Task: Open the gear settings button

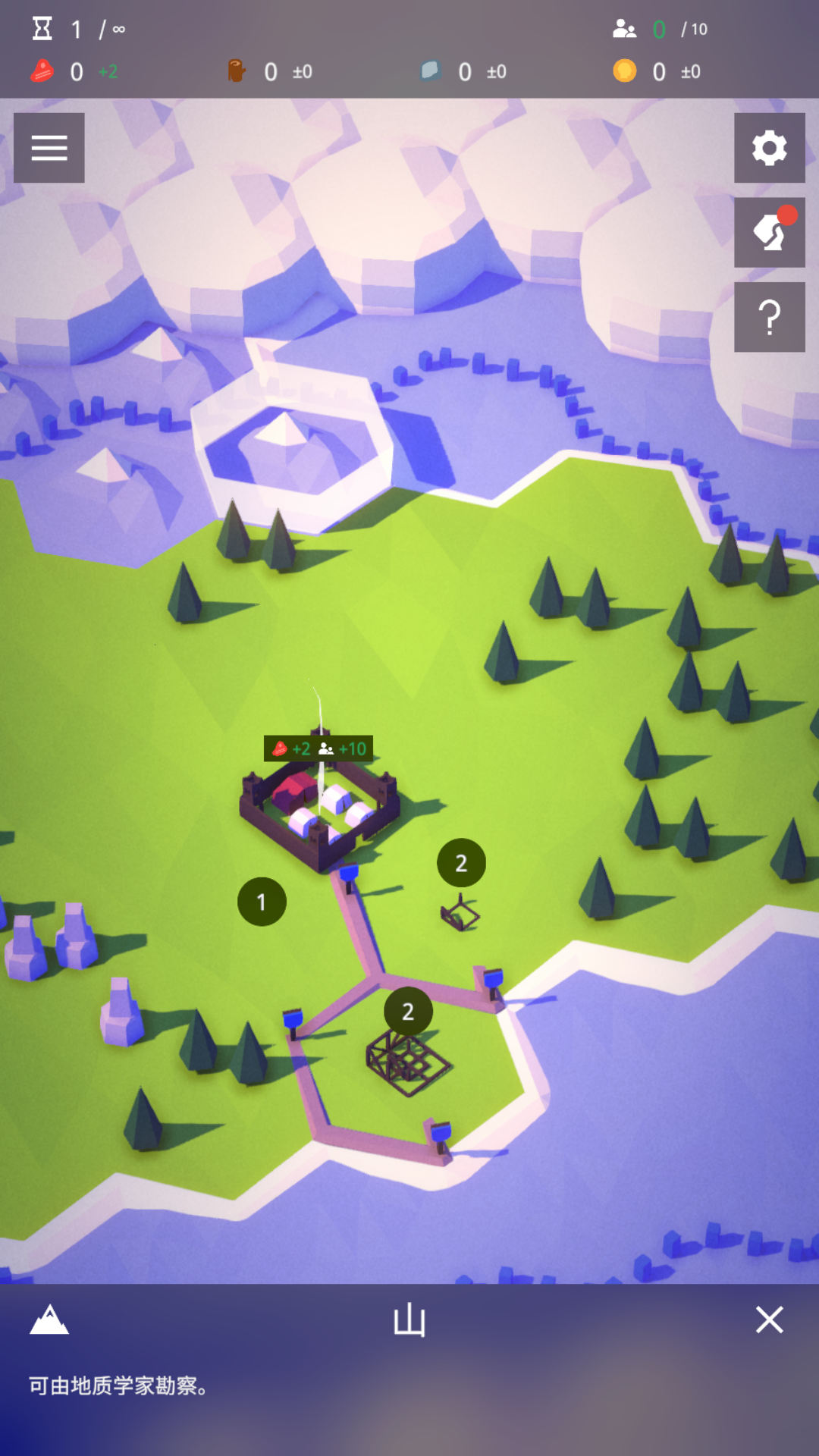Action: tap(769, 148)
